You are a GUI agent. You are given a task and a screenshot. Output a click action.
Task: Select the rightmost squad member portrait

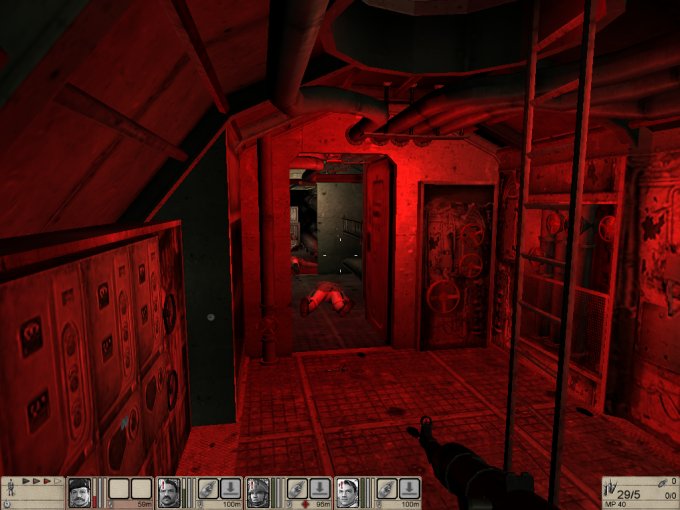[347, 490]
